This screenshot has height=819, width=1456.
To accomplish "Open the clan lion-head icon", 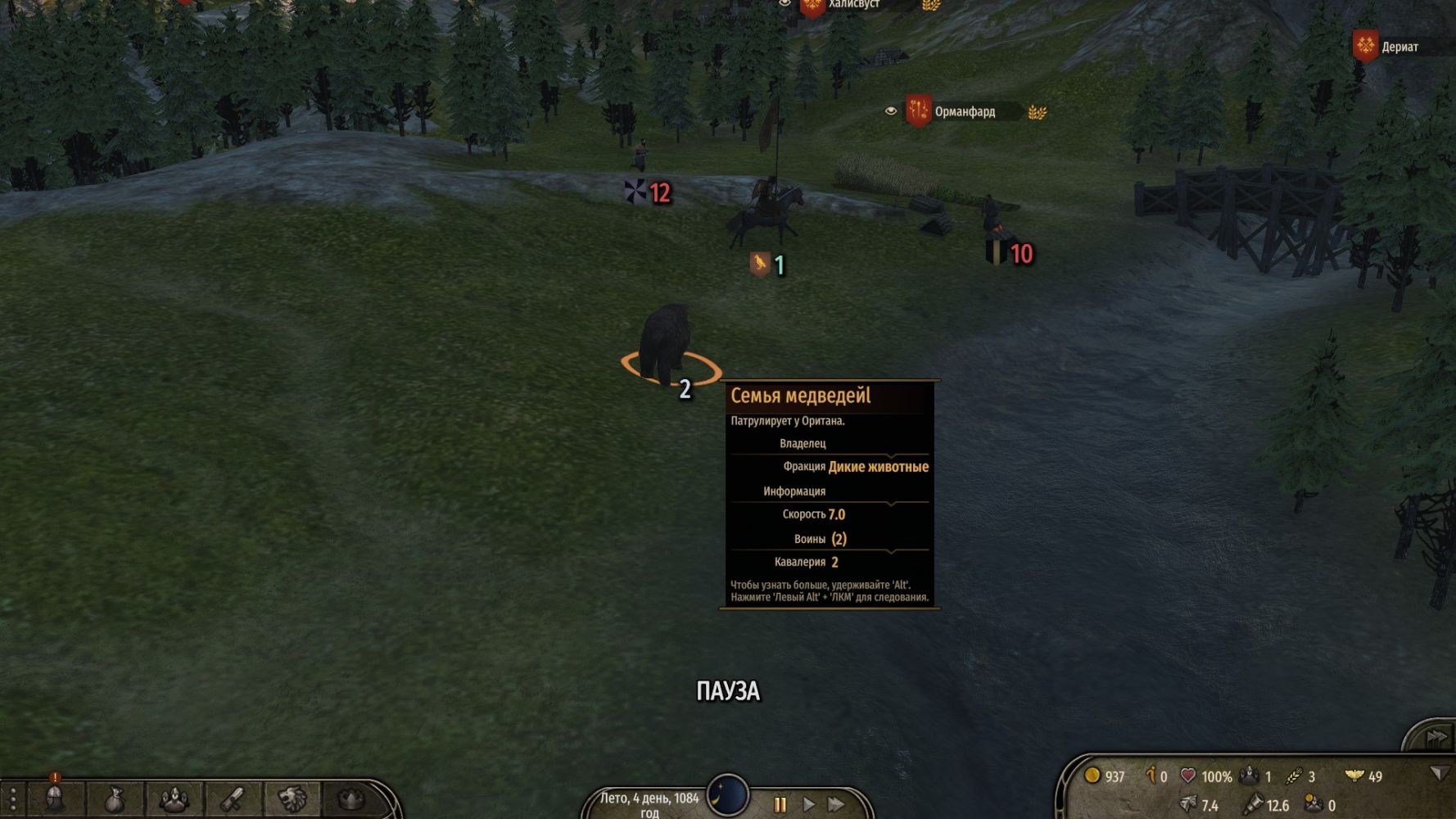I will (x=292, y=799).
